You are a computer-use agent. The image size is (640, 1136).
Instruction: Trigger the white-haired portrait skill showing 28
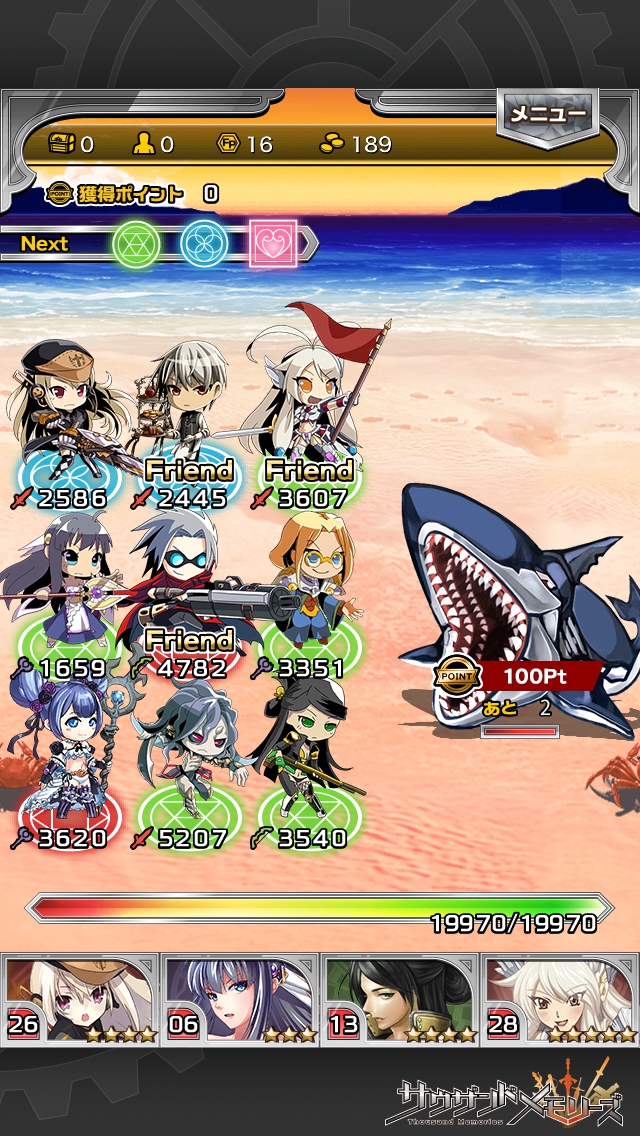pos(560,998)
